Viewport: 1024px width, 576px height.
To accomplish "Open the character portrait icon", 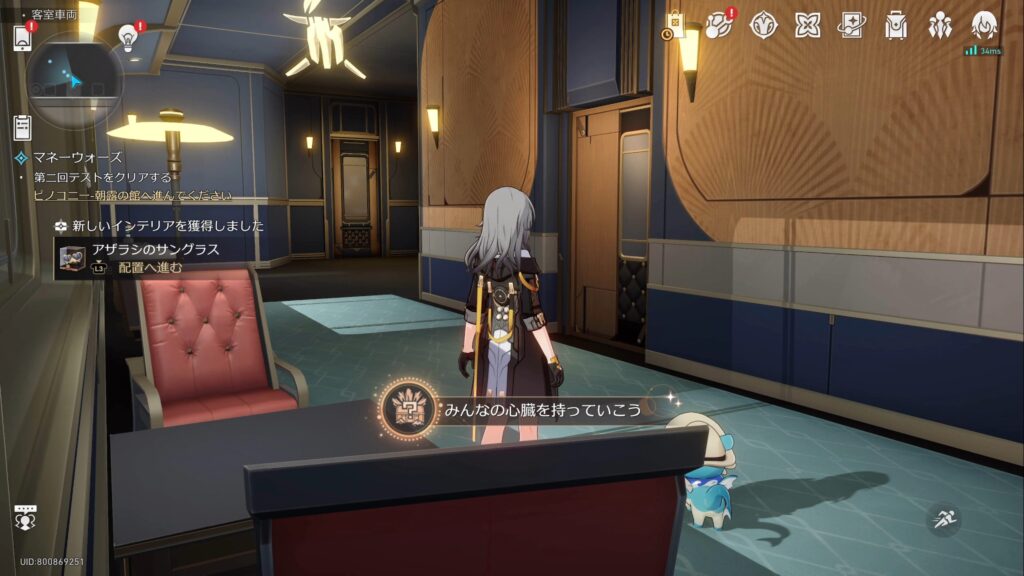I will tap(984, 26).
